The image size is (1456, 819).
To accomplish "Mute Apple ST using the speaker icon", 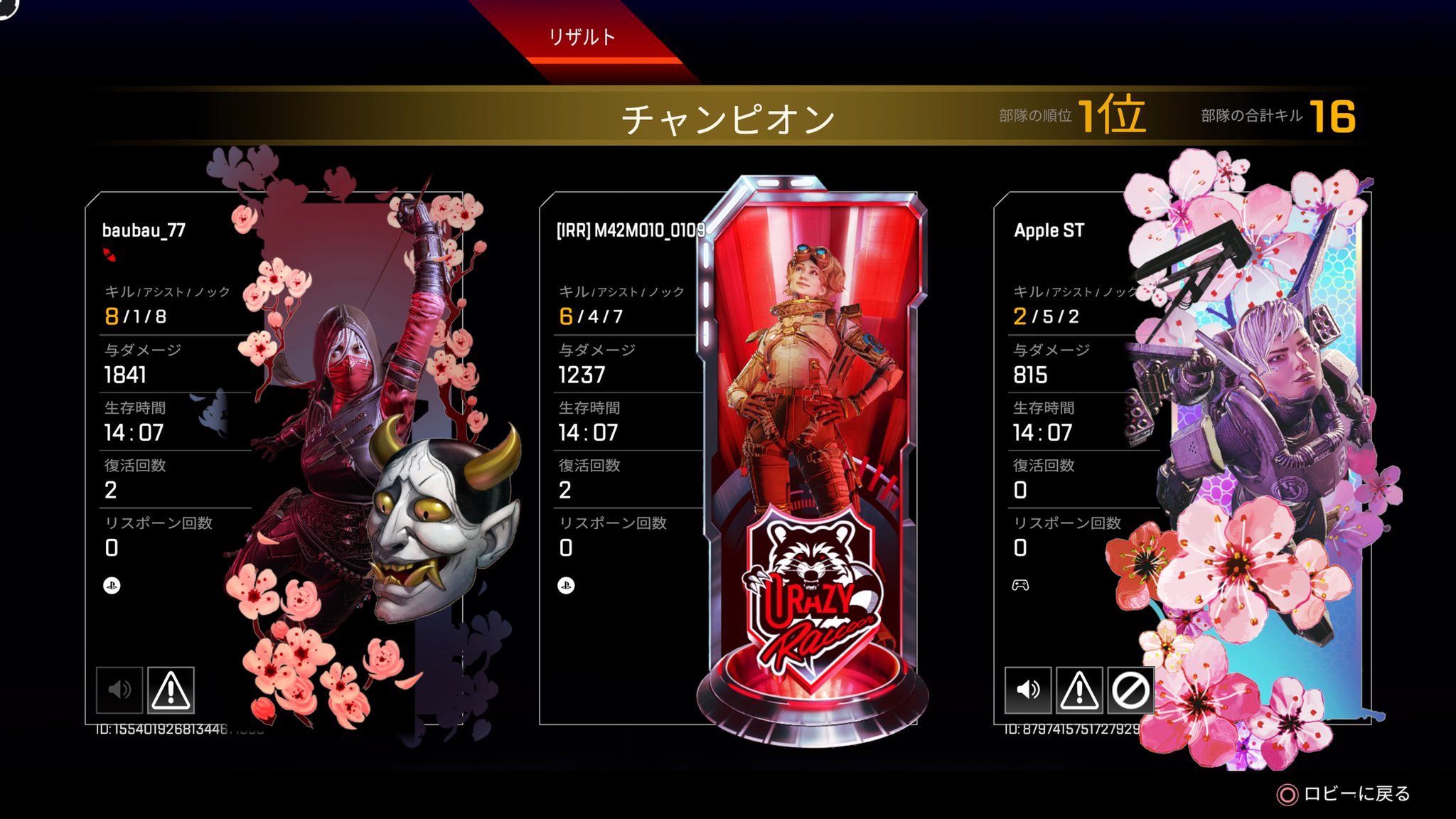I will pyautogui.click(x=1029, y=689).
